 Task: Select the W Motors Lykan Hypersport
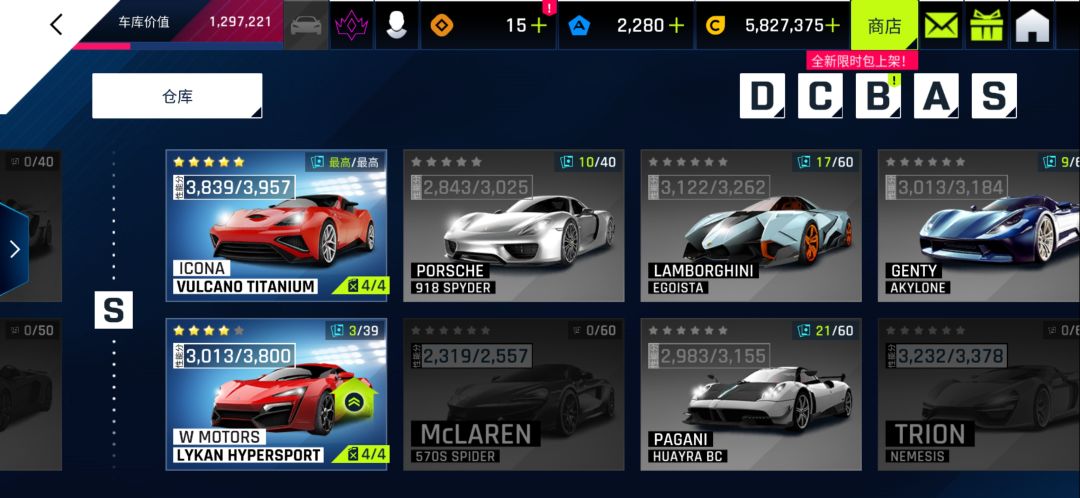(276, 393)
